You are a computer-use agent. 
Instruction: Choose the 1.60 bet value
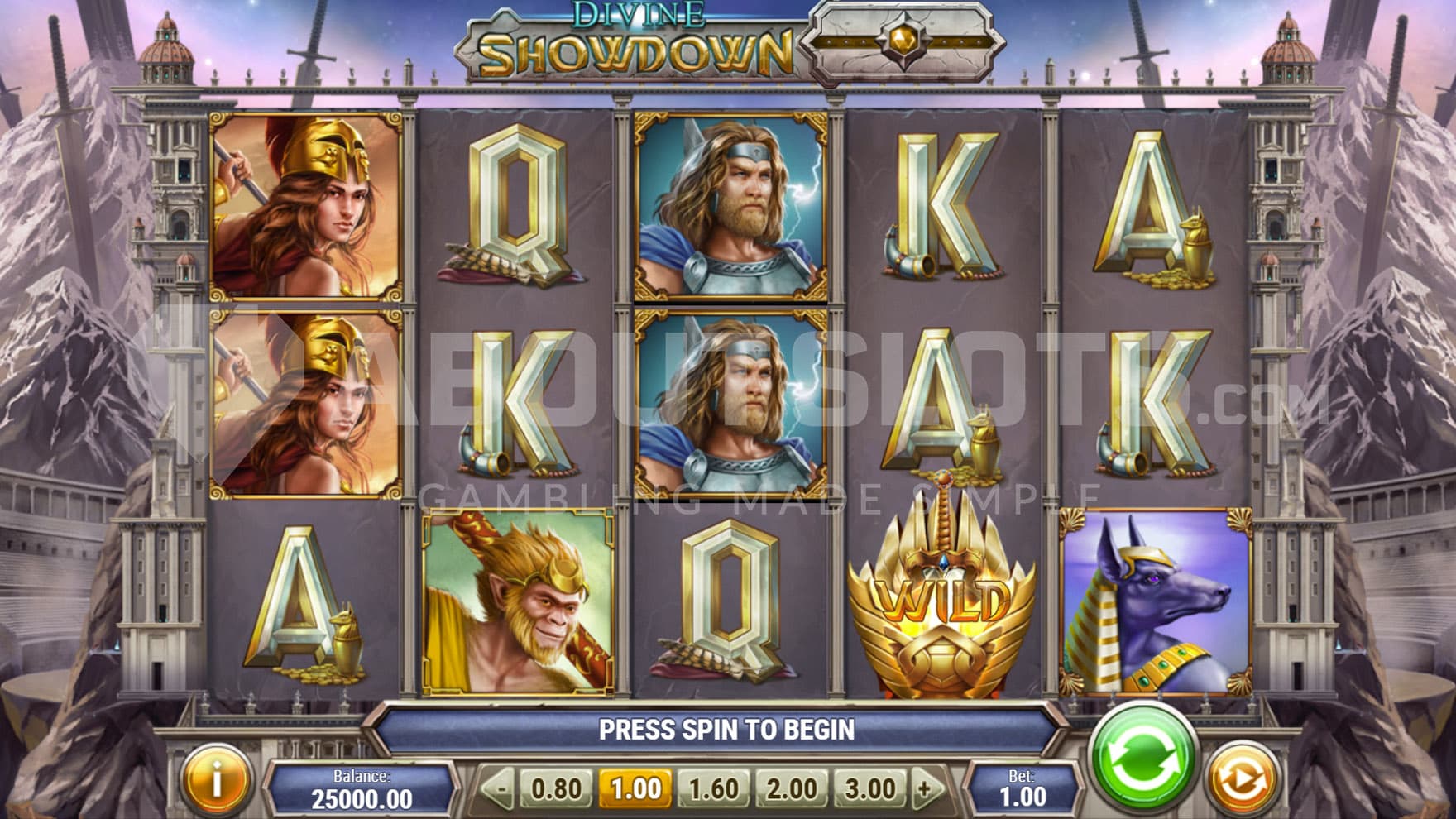(713, 788)
